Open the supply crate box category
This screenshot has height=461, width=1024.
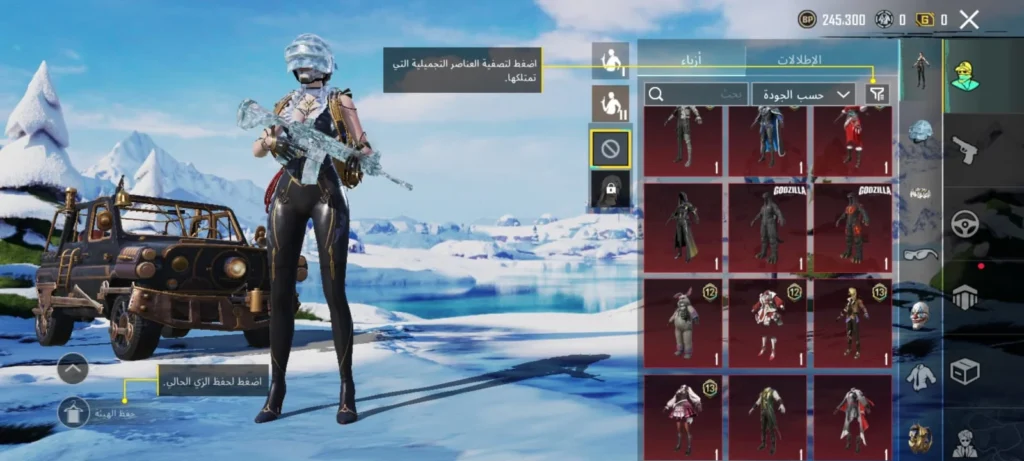click(965, 371)
